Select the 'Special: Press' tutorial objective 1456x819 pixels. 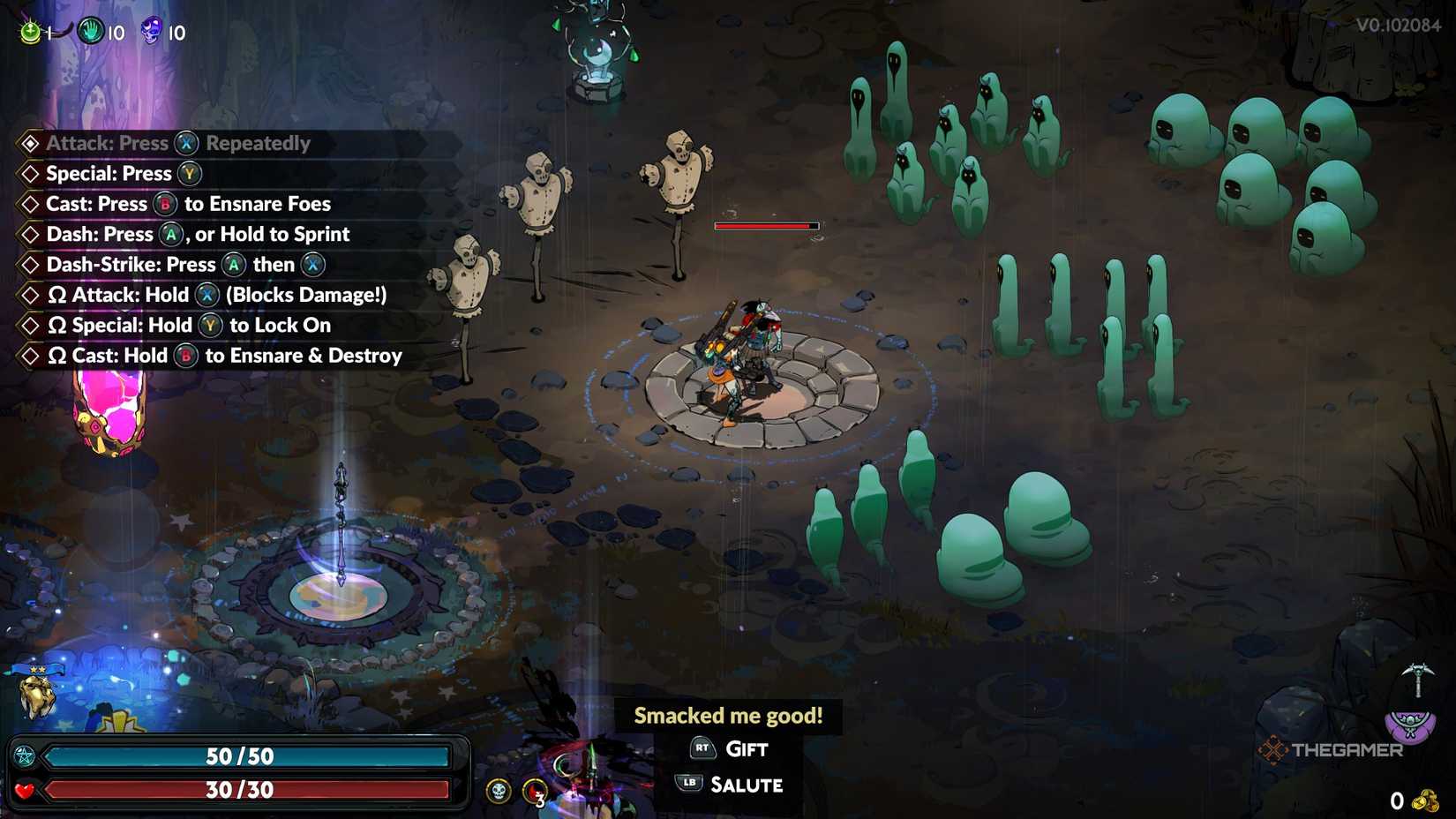click(109, 174)
